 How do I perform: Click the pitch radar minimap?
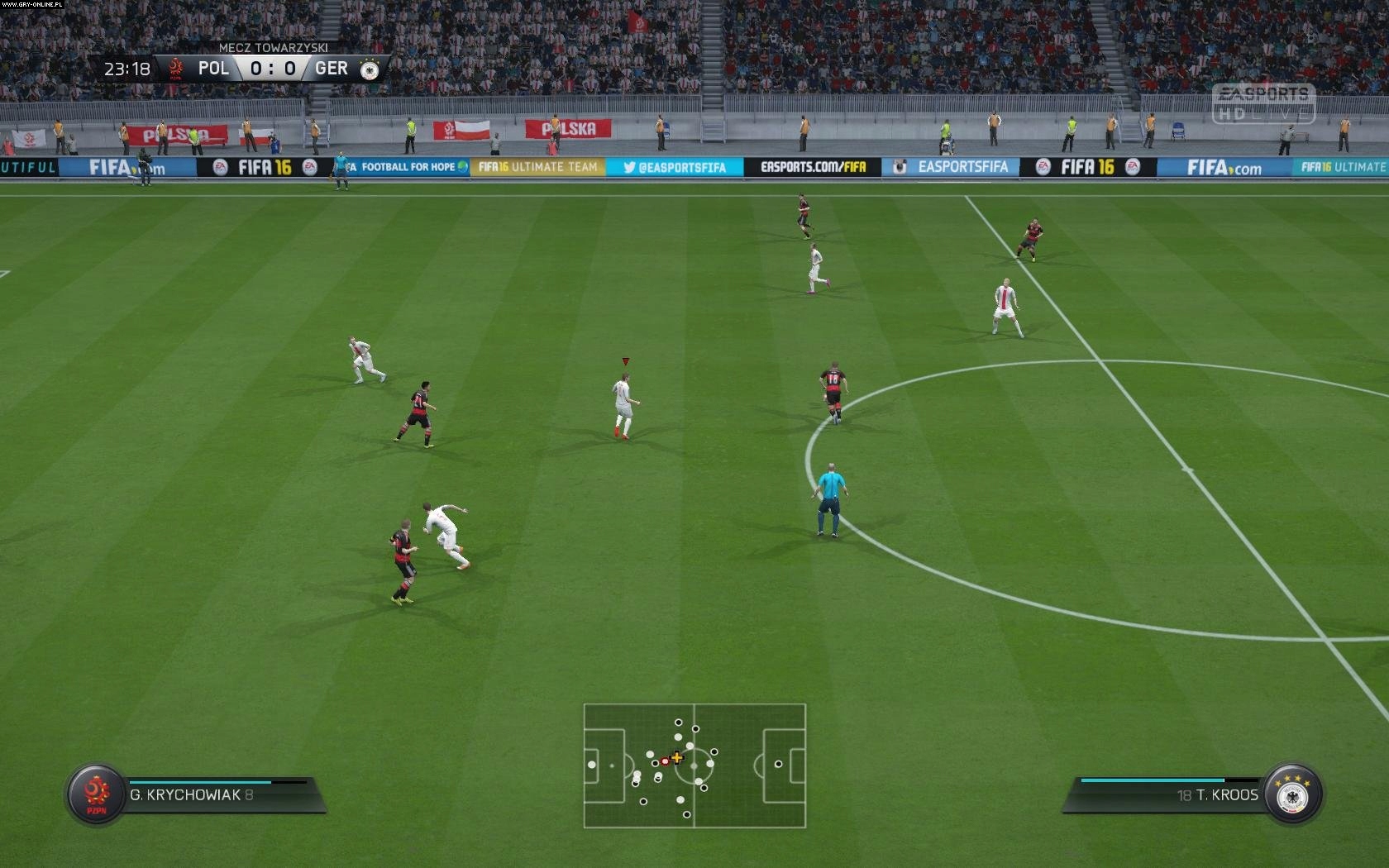tap(694, 765)
